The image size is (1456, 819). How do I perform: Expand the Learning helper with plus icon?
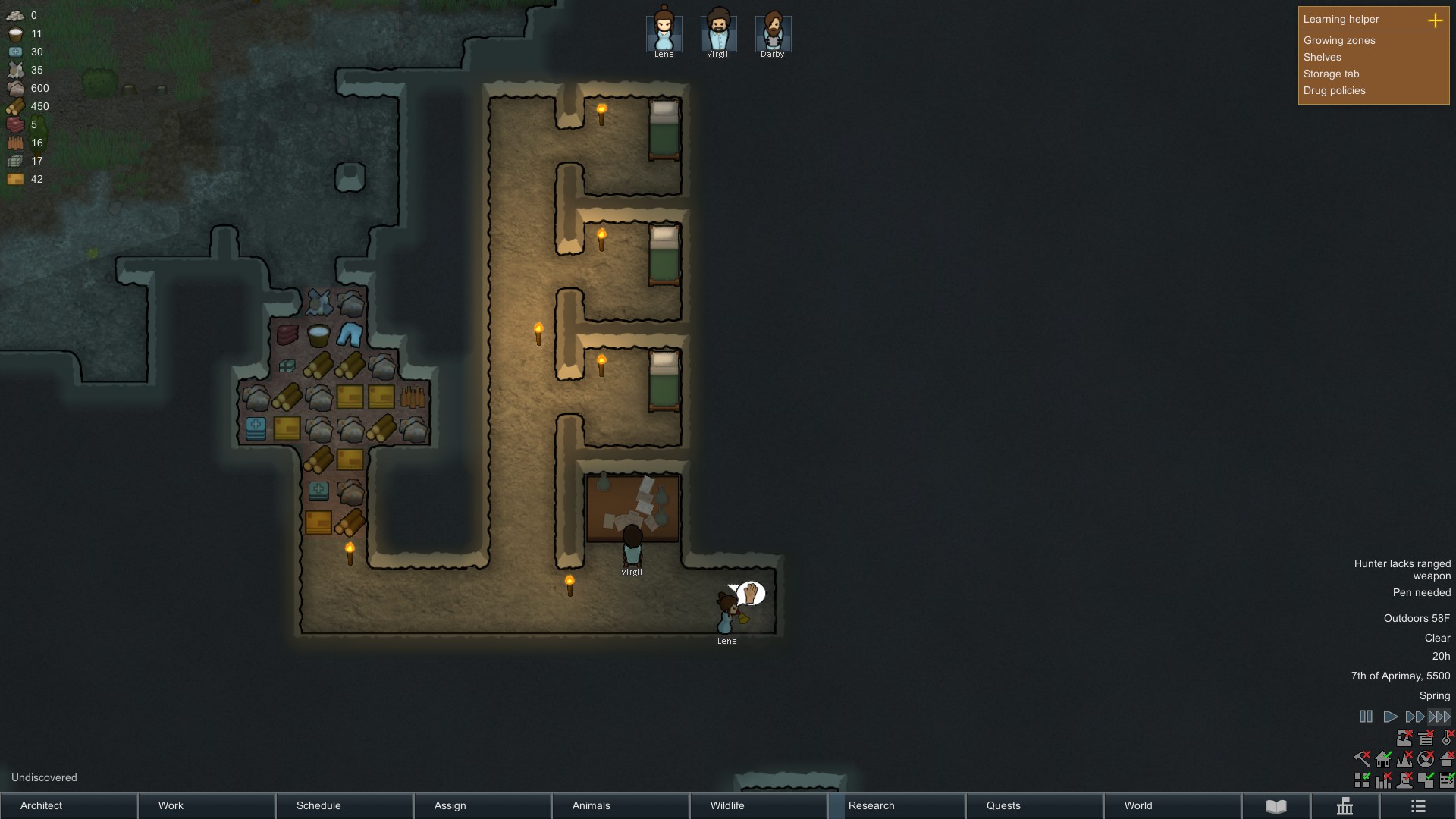tap(1437, 21)
